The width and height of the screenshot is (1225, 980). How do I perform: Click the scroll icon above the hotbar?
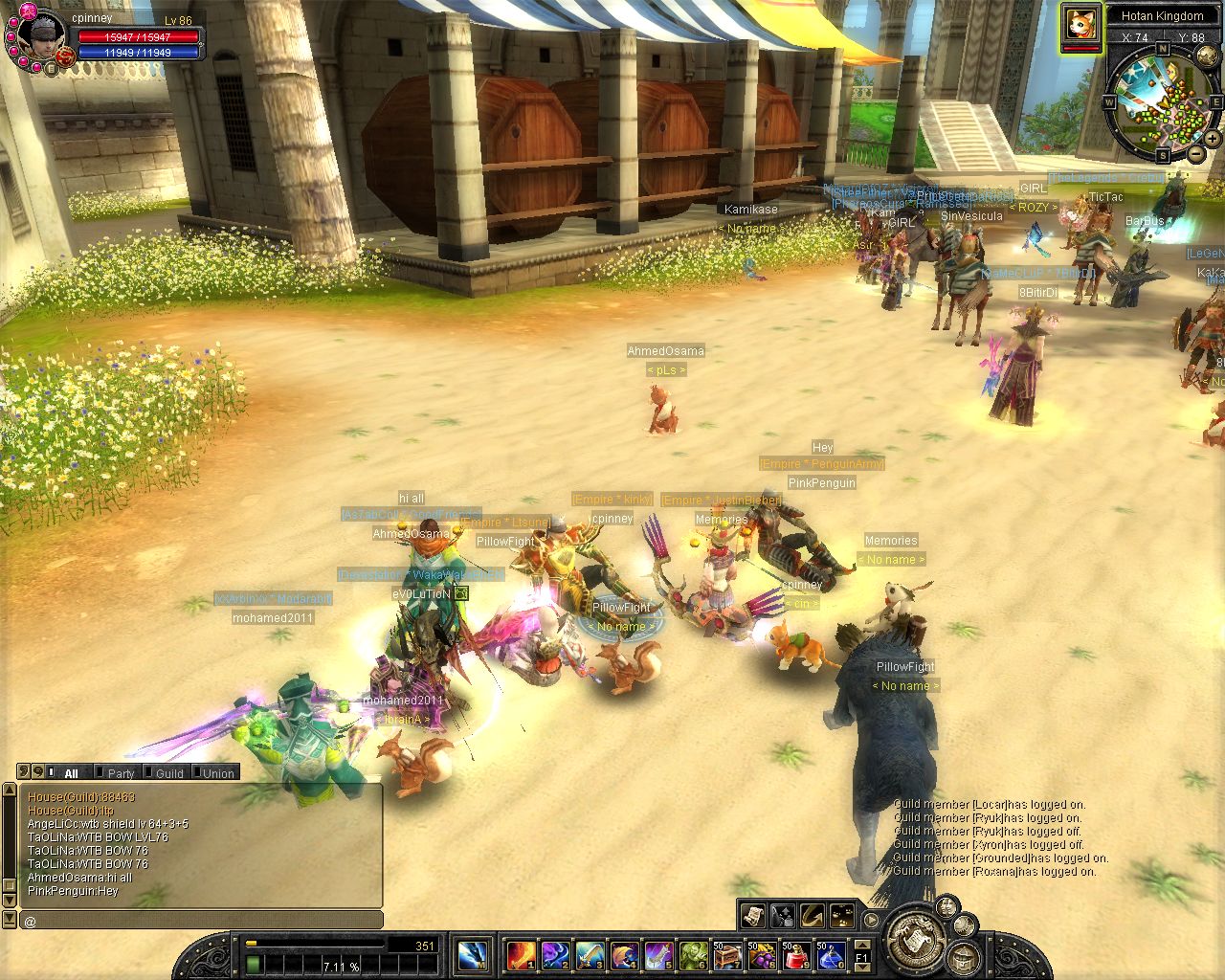click(752, 915)
